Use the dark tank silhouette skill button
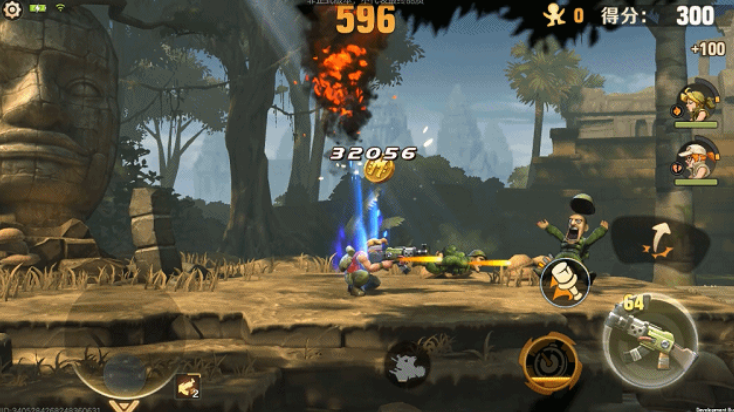This screenshot has height=412, width=734. tap(407, 362)
